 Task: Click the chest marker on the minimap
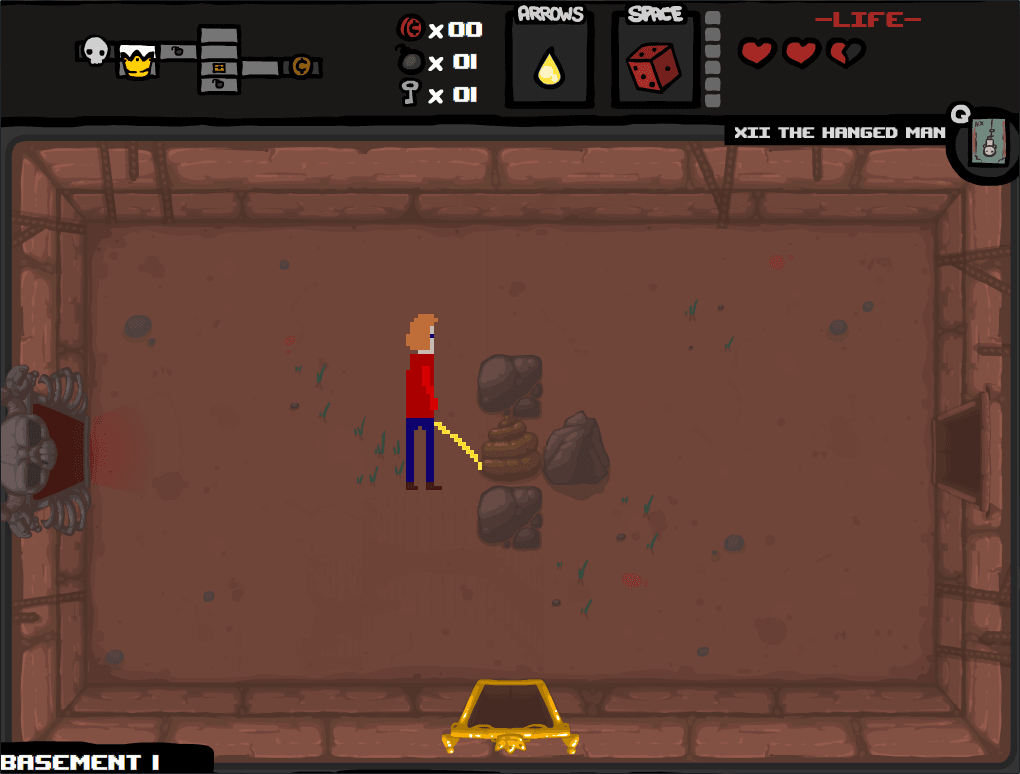[219, 67]
